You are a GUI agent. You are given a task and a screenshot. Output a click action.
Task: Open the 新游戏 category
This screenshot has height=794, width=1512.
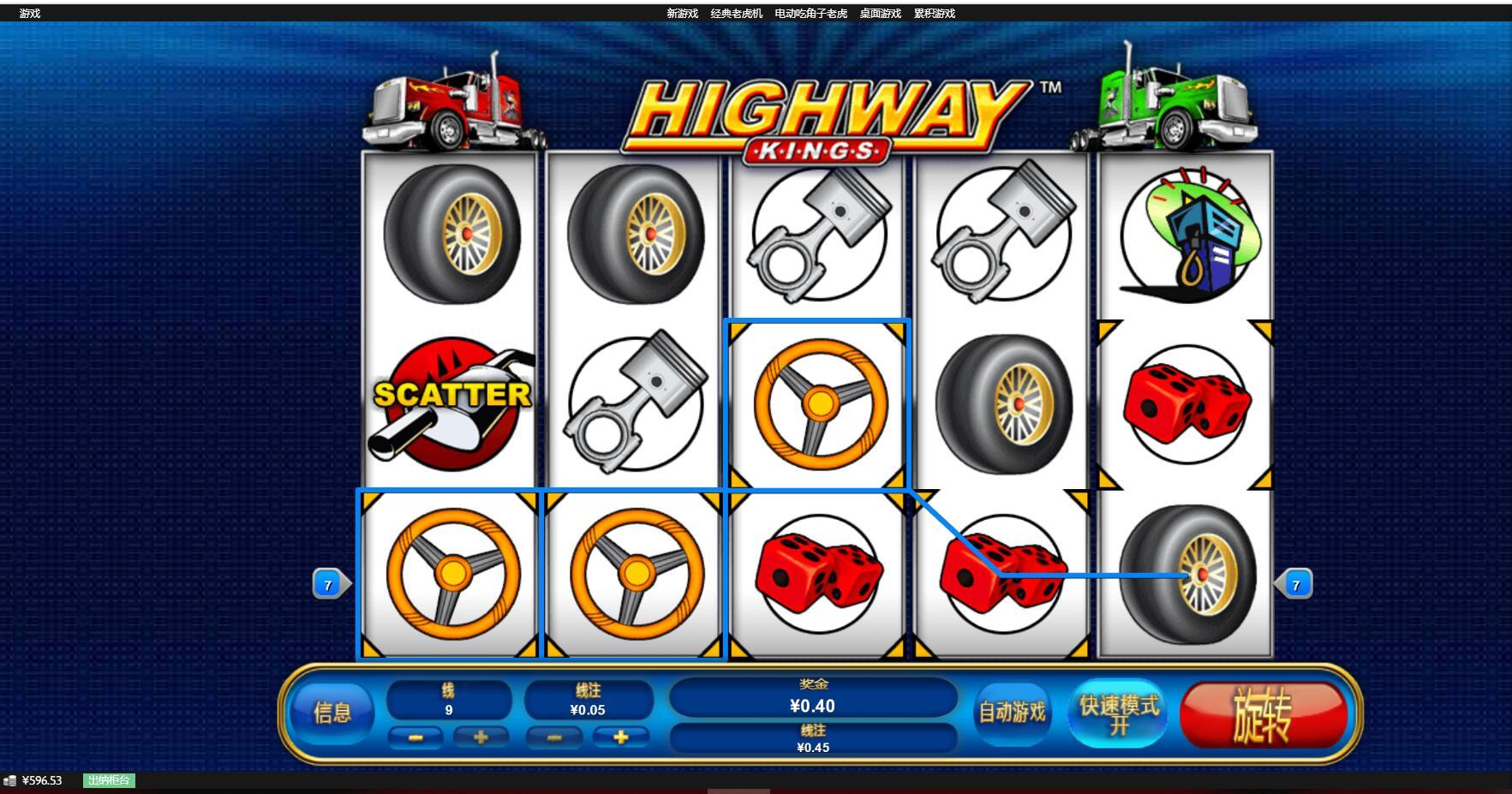click(x=682, y=14)
